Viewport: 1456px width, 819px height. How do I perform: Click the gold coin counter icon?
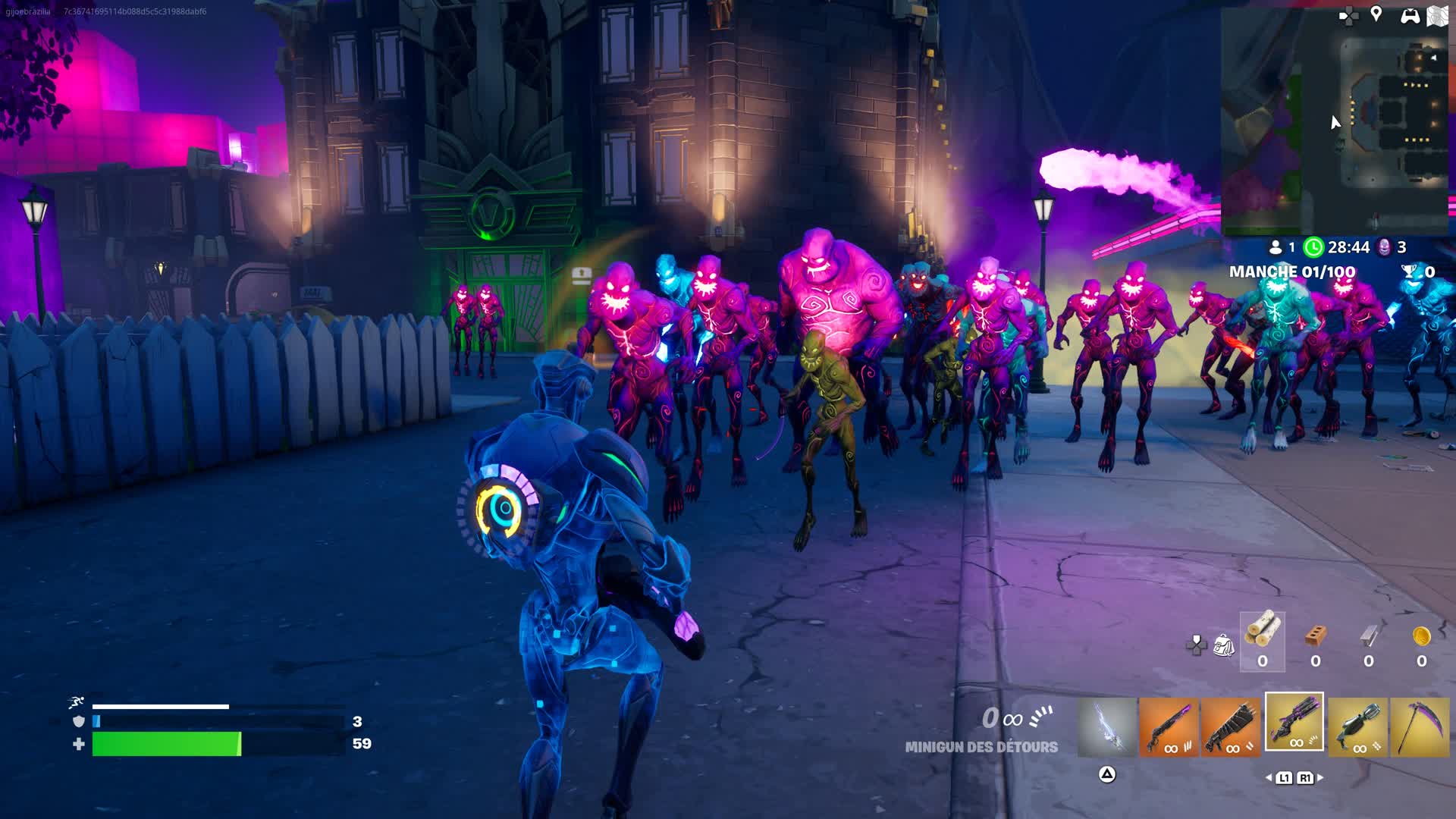[1422, 636]
